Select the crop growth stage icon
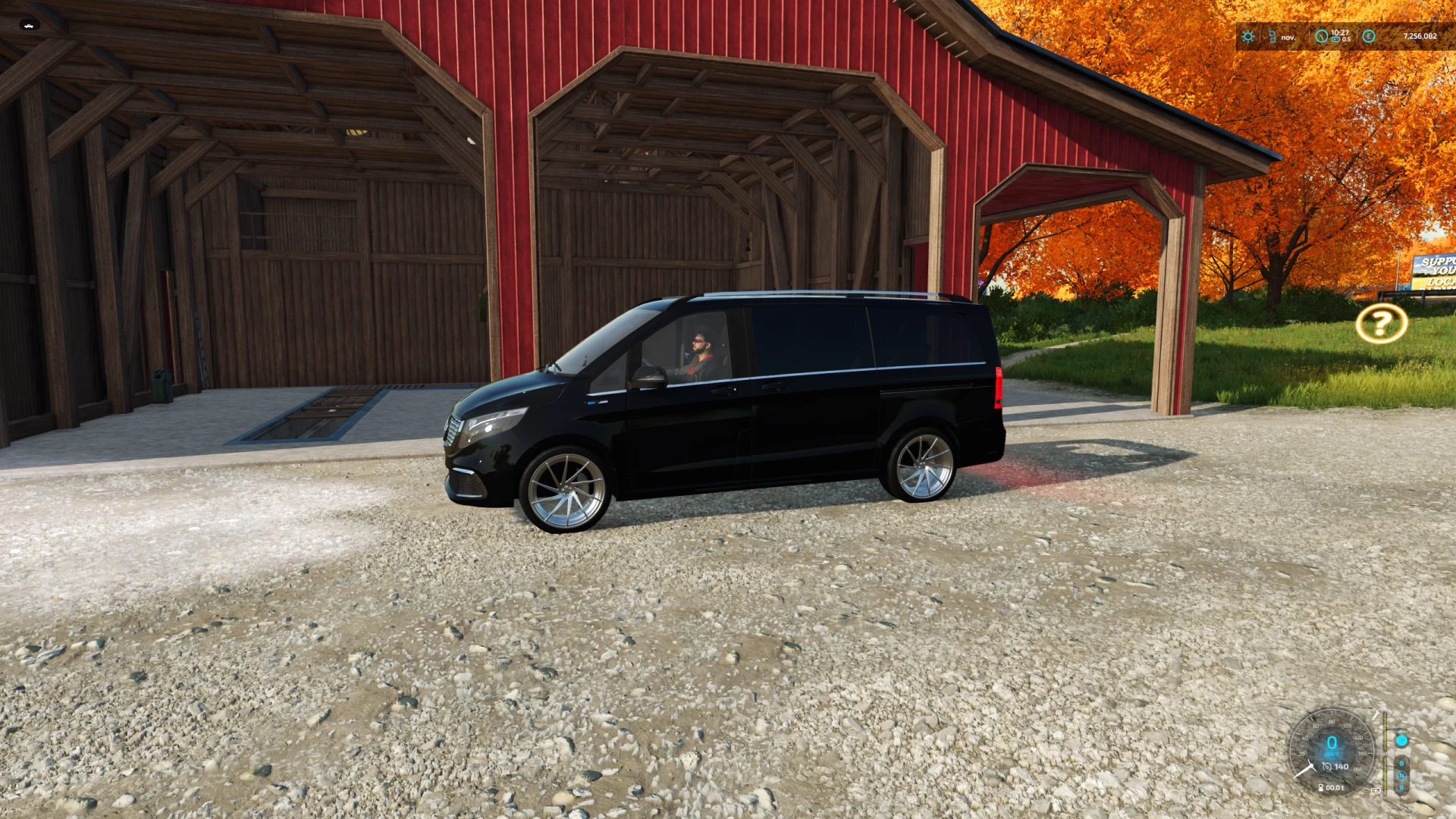Screen dimensions: 1456x819 pos(1272,36)
